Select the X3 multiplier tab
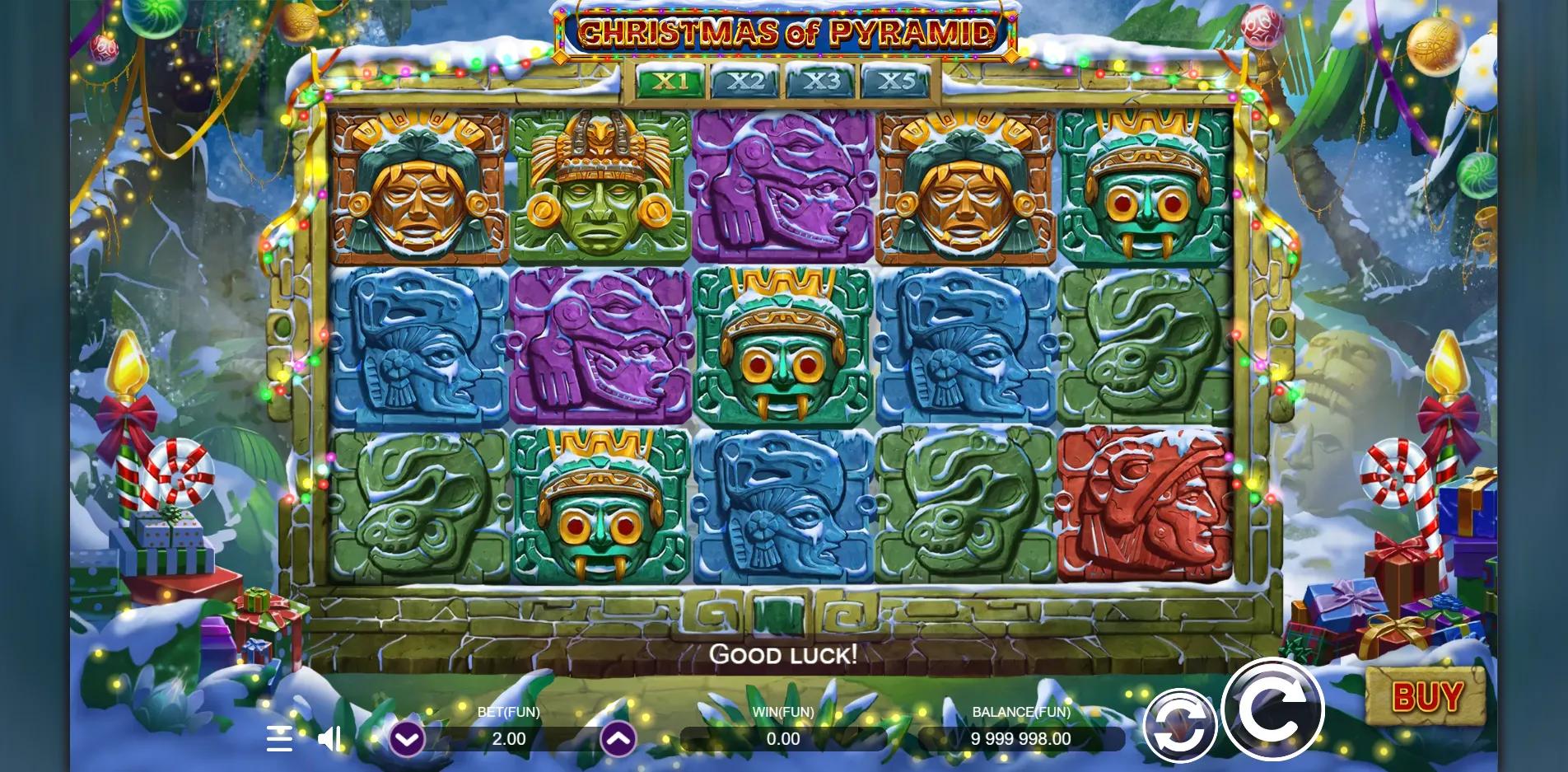Viewport: 1568px width, 772px height. [x=824, y=81]
